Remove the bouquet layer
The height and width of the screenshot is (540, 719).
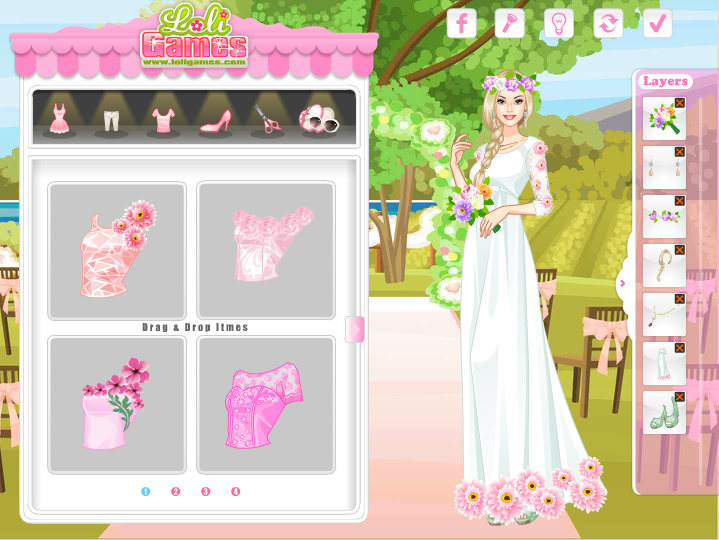click(680, 103)
